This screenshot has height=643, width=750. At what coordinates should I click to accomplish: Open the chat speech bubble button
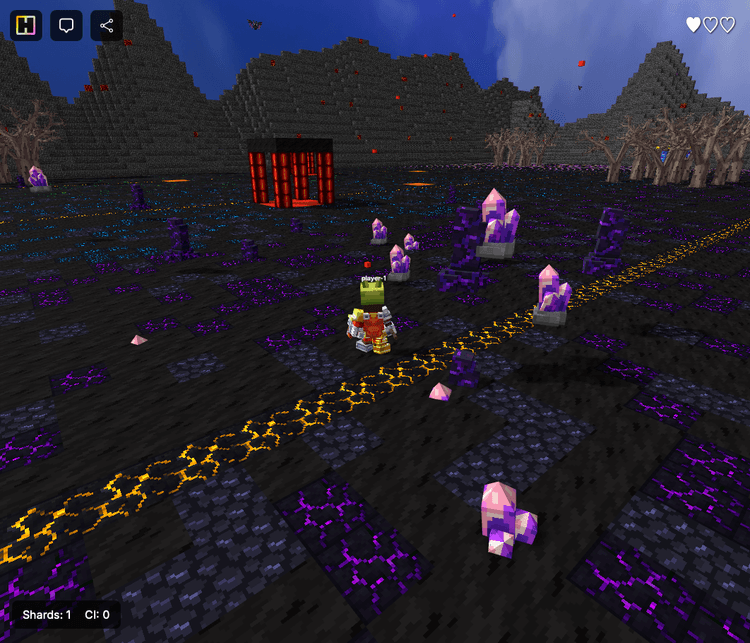pyautogui.click(x=67, y=26)
